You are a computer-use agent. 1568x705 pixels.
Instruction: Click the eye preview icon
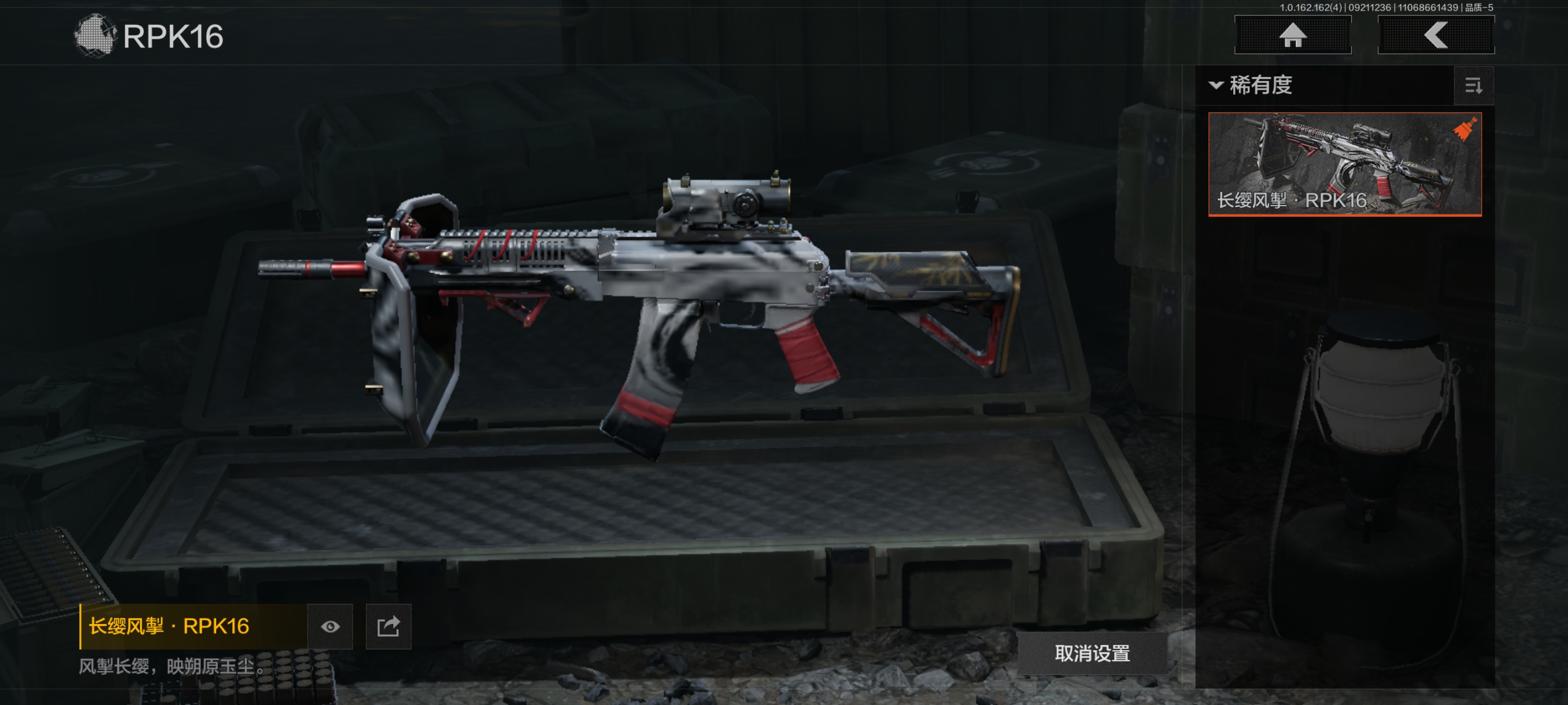point(330,626)
